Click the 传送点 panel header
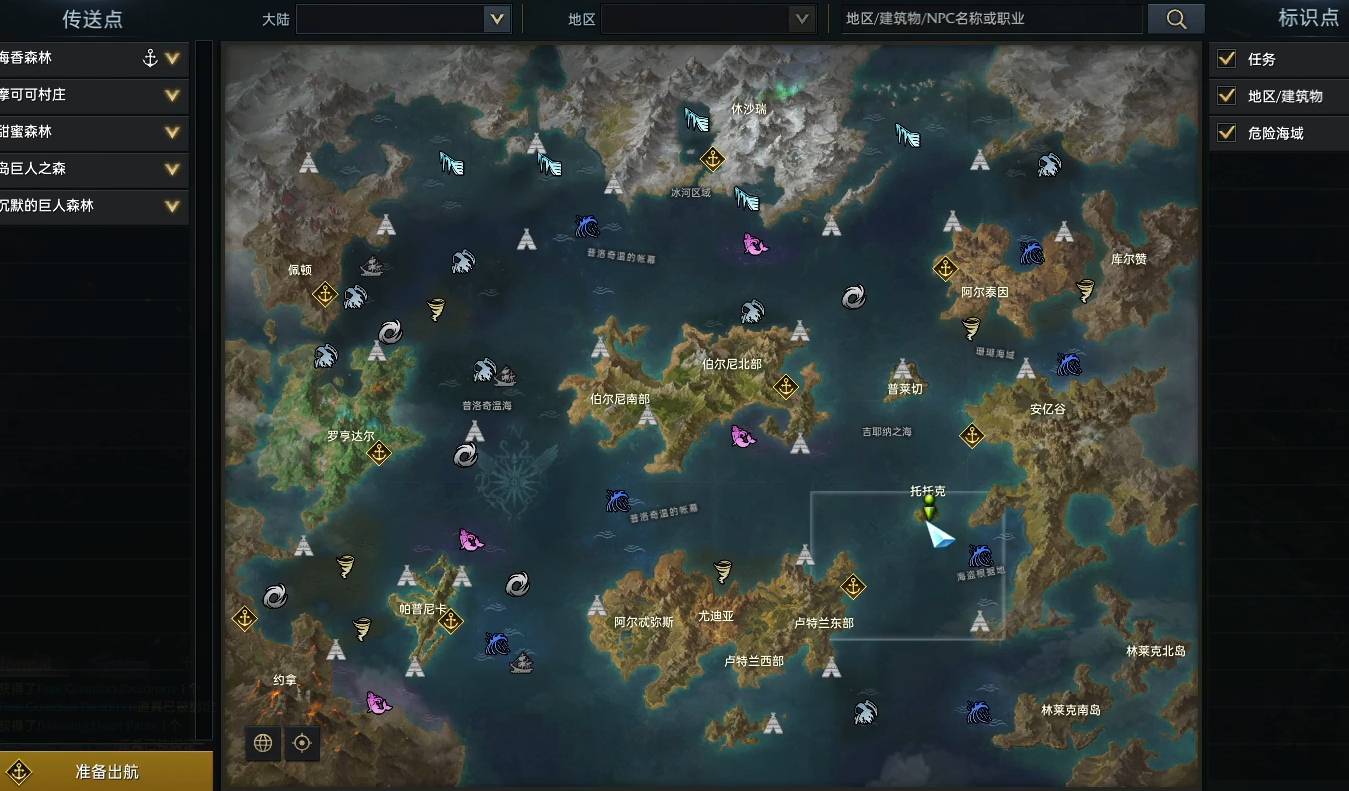Image resolution: width=1349 pixels, height=791 pixels. tap(92, 19)
